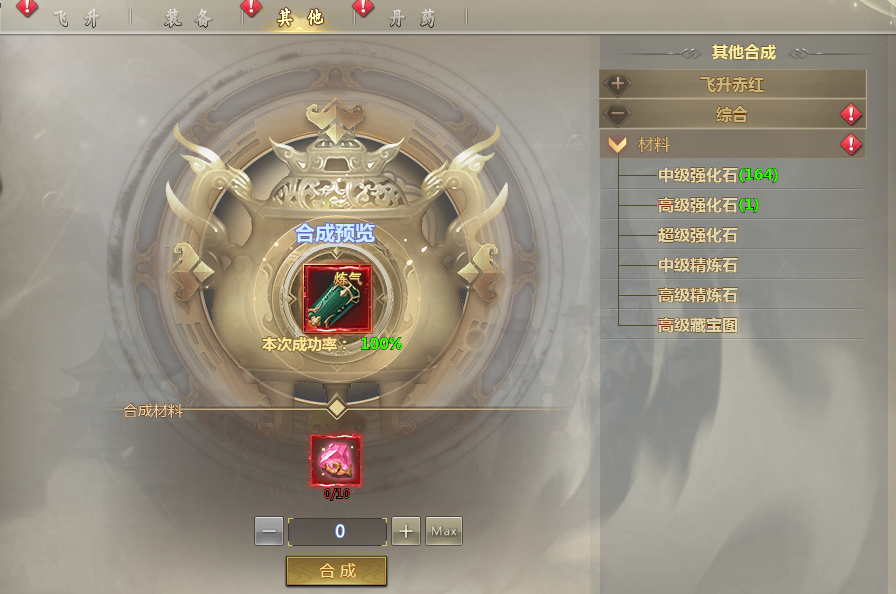
Task: Select the 其他 tab
Action: [299, 19]
